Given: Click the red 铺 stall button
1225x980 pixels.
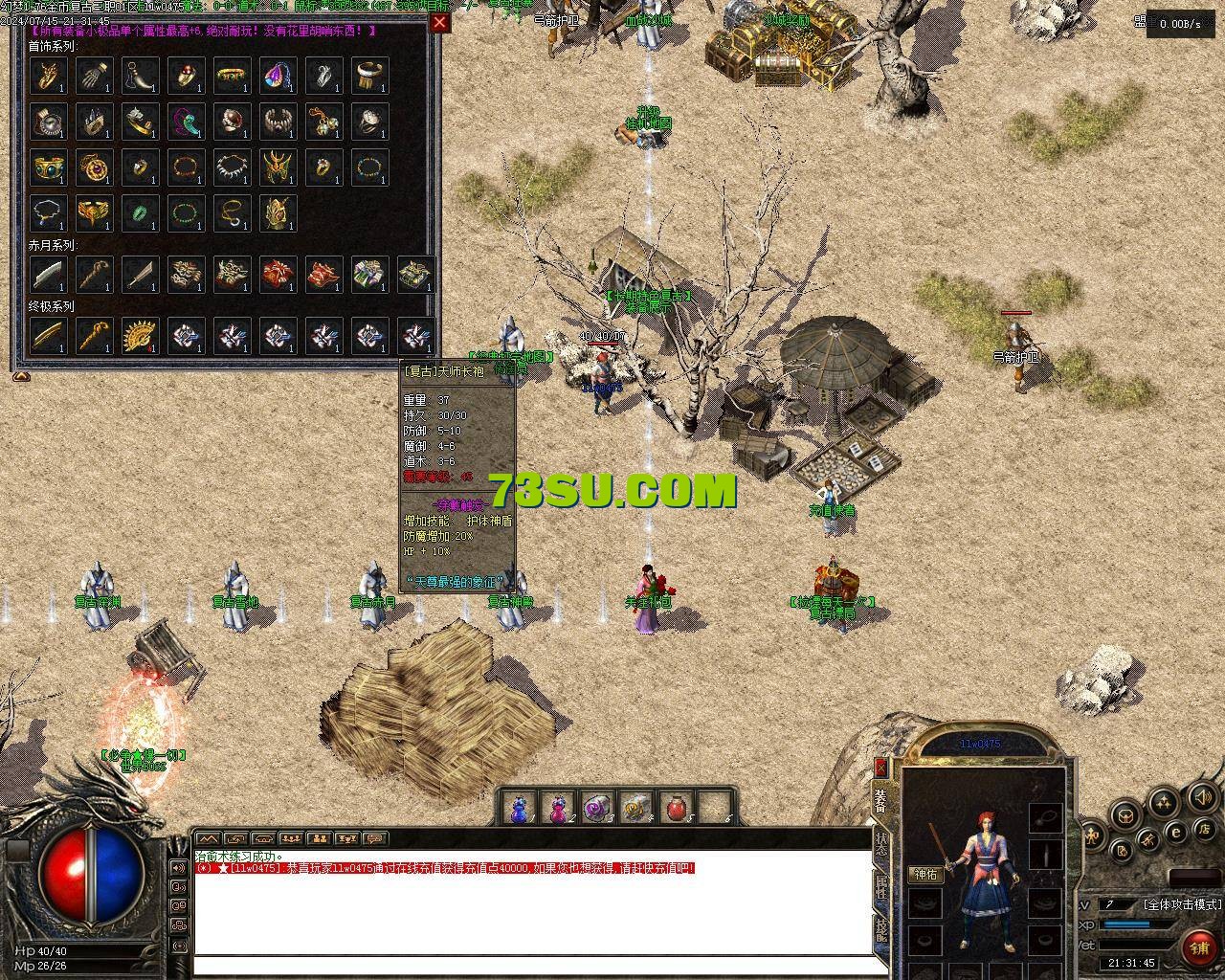Looking at the screenshot, I should tap(1198, 947).
